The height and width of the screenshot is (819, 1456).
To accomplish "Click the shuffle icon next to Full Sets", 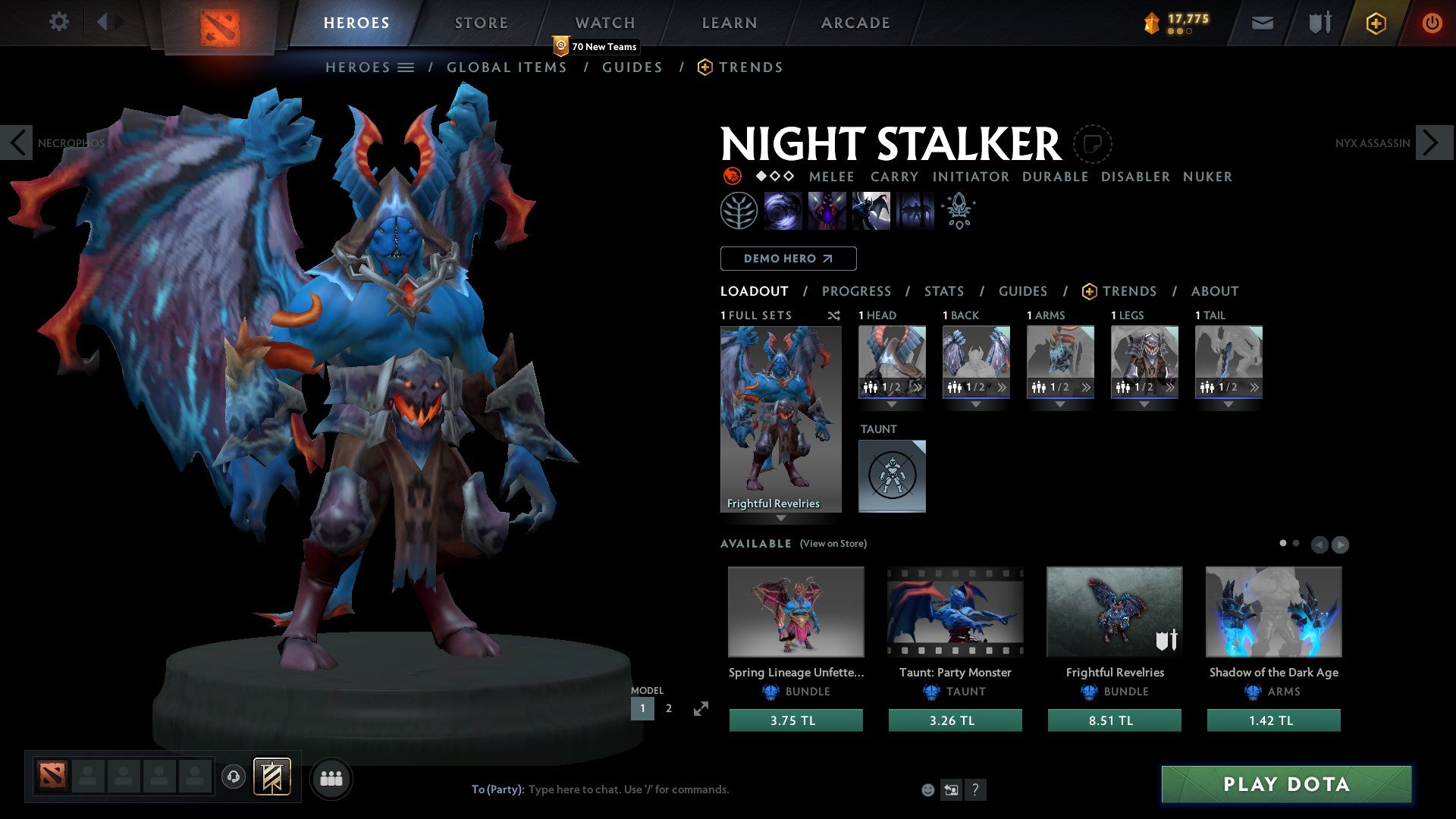I will [x=833, y=315].
